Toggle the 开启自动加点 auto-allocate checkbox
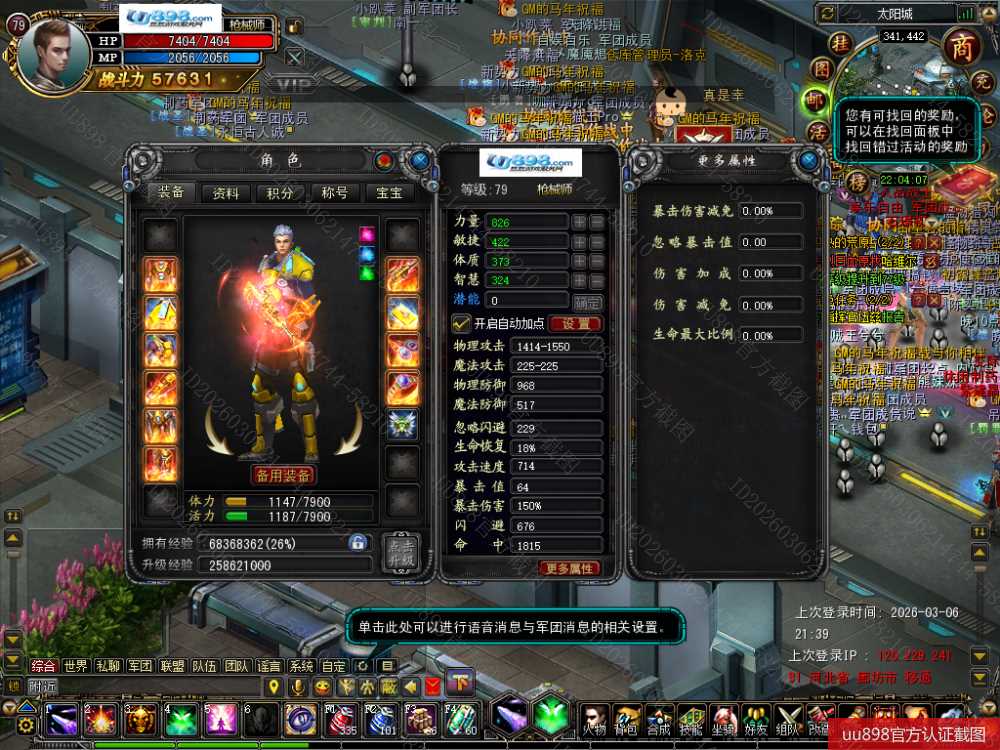The height and width of the screenshot is (750, 1000). (461, 323)
